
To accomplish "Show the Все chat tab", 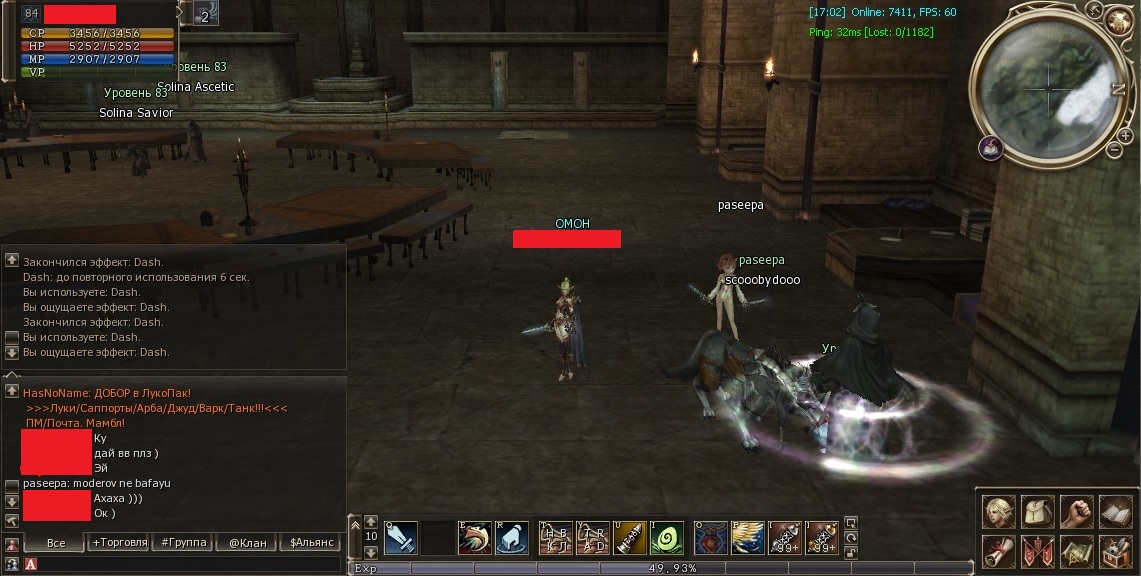I will point(55,542).
